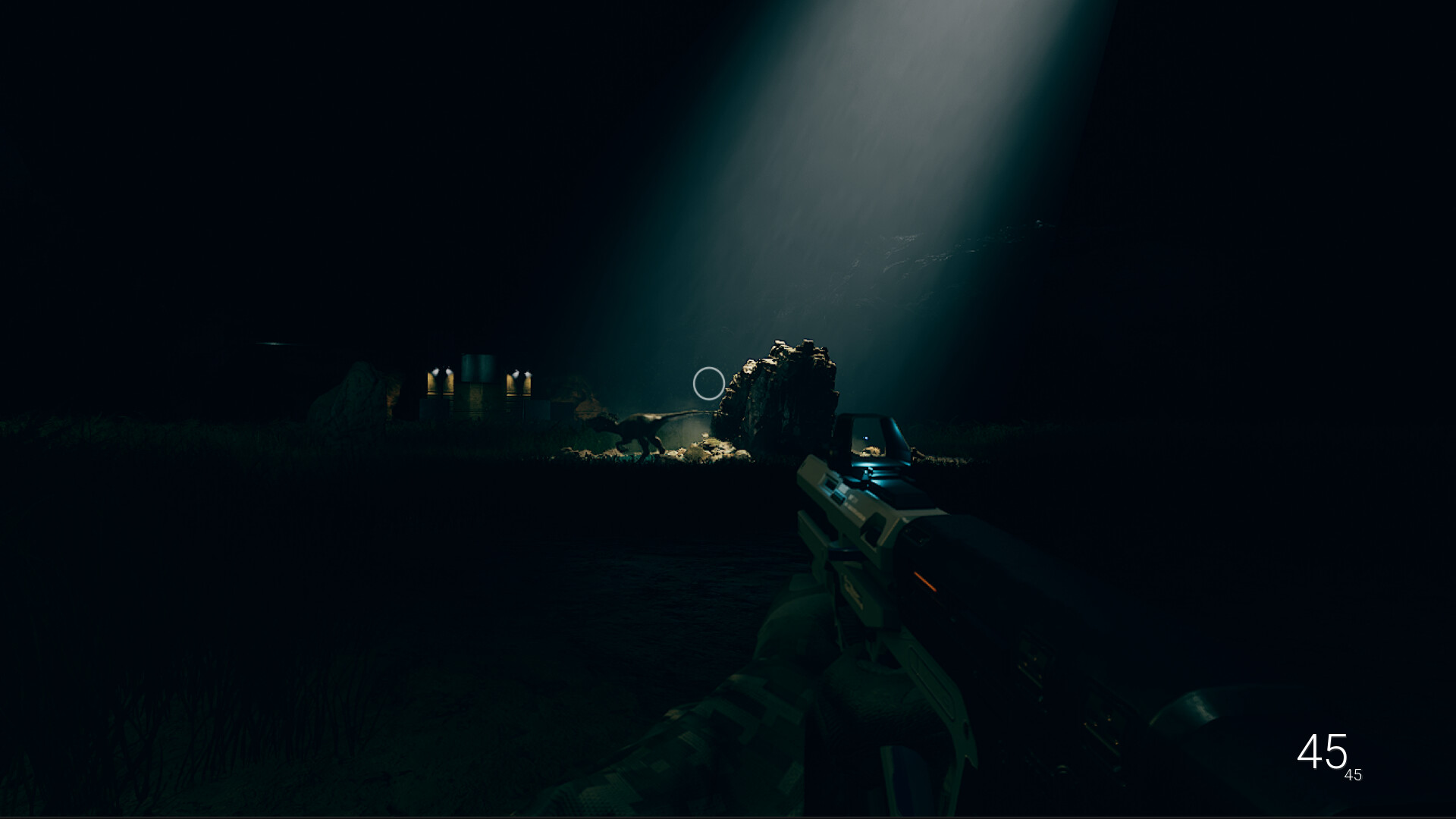
Task: Click the left pair of wall lamps
Action: point(441,372)
